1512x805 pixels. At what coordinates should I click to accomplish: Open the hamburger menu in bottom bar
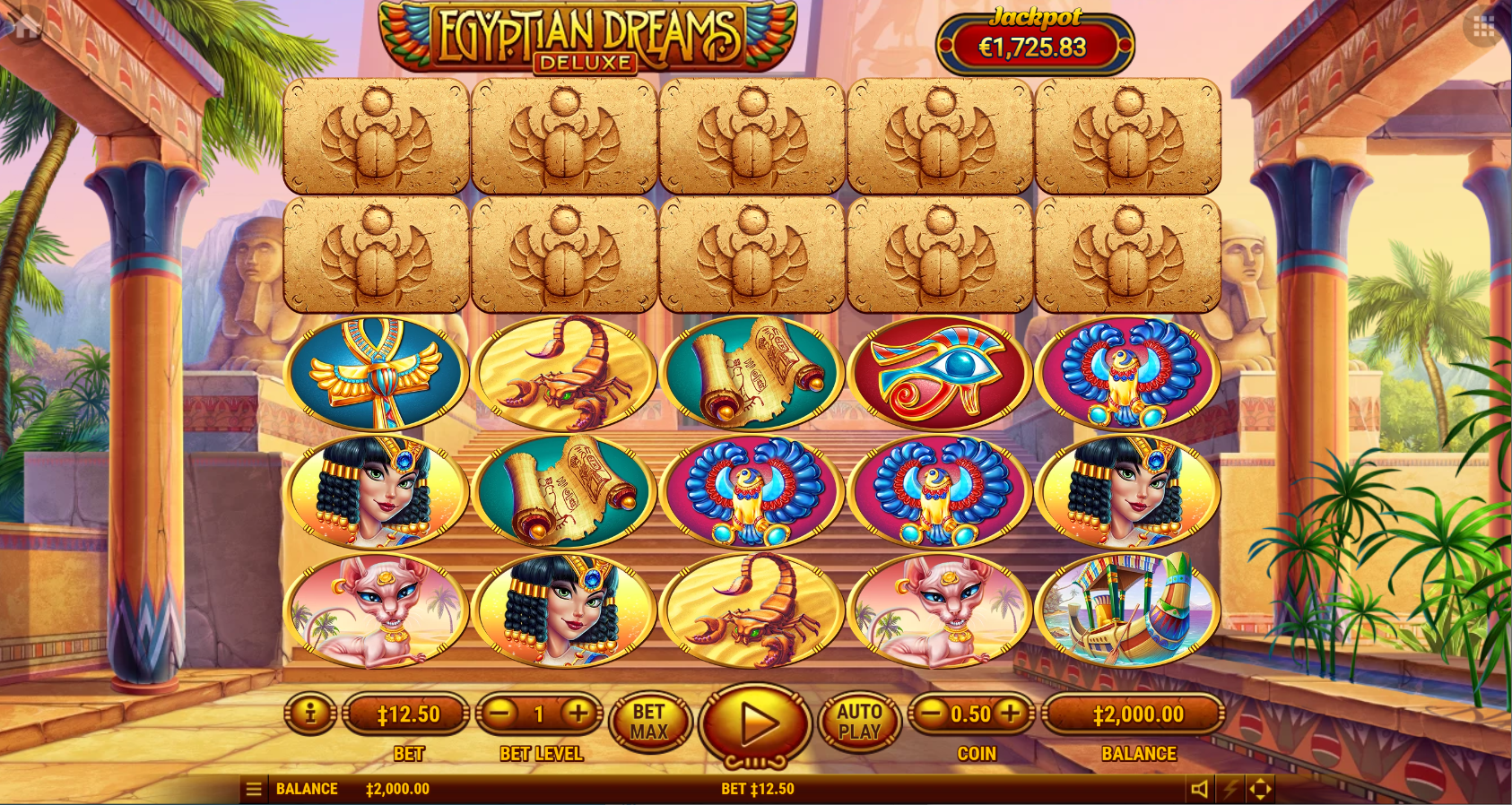(254, 789)
